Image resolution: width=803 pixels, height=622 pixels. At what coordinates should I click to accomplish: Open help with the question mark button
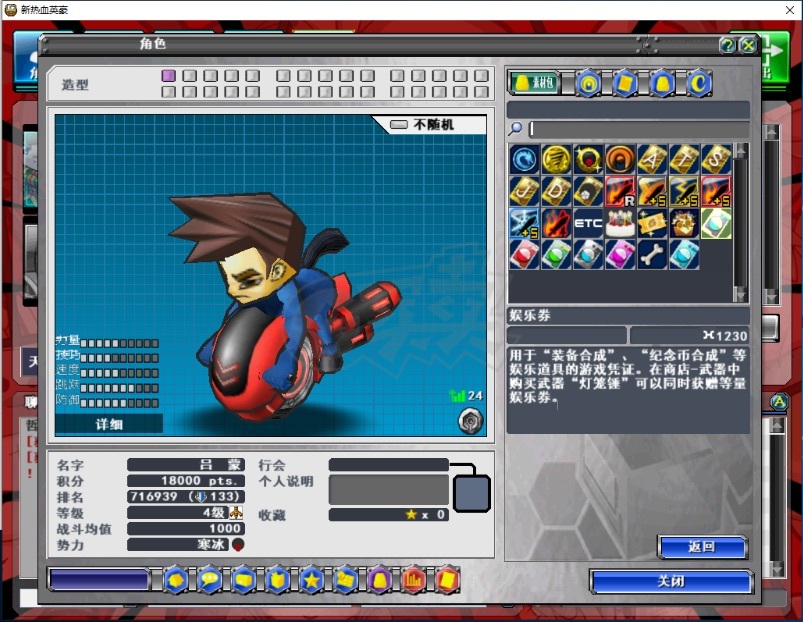pos(727,45)
